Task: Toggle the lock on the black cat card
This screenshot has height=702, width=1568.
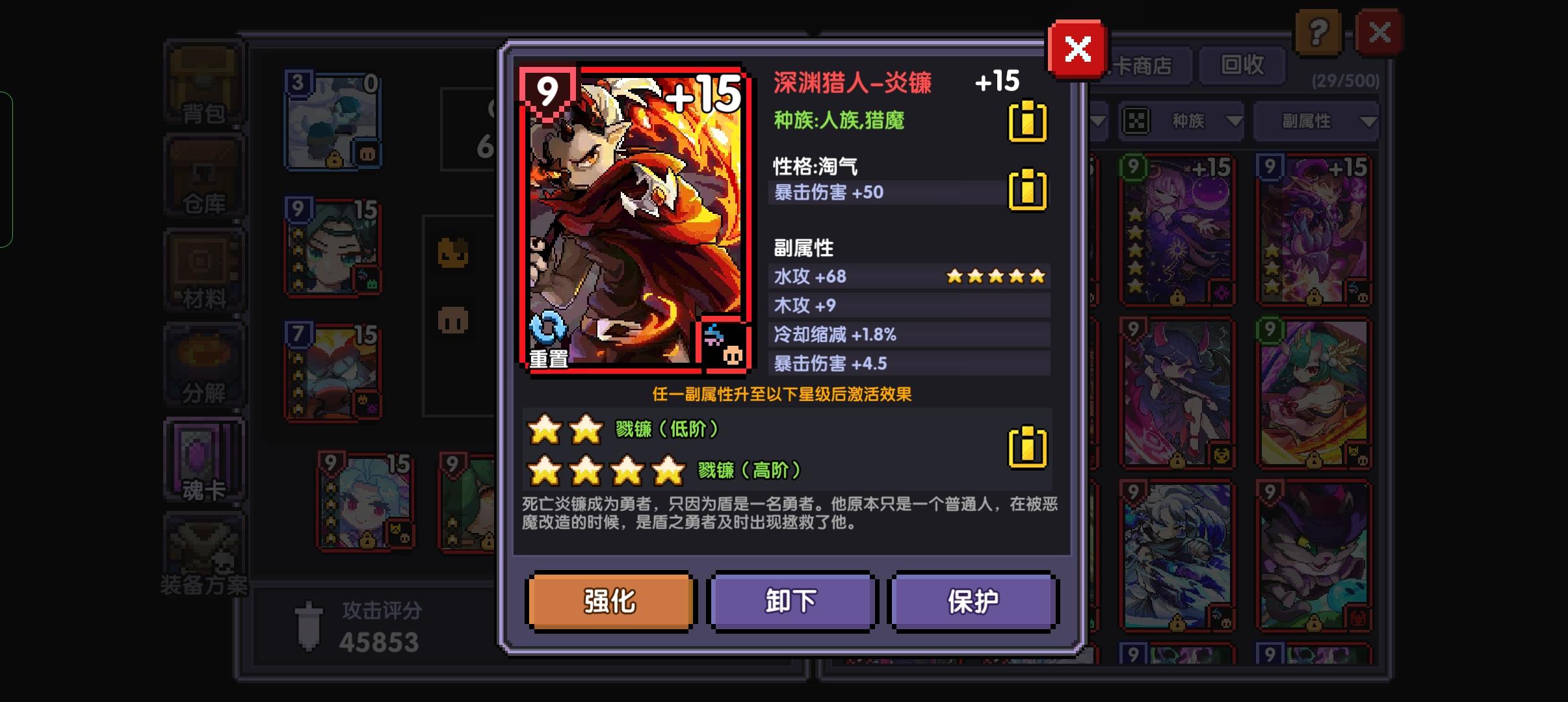Action: (1314, 623)
